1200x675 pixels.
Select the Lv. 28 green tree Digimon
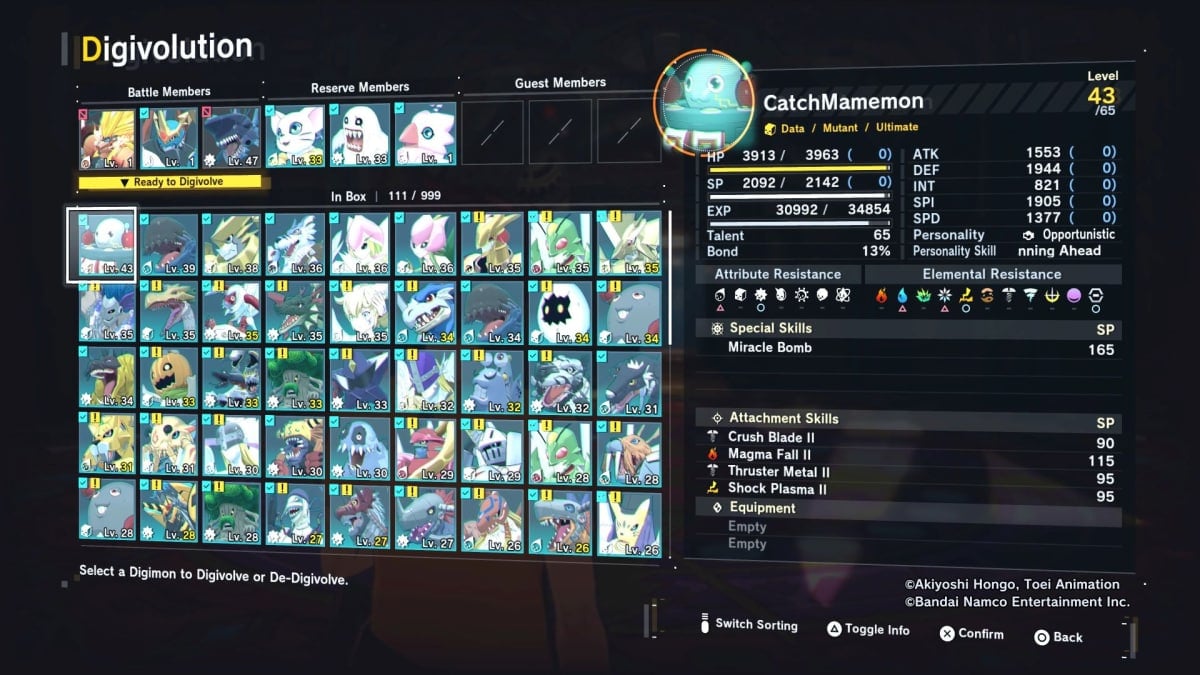click(x=231, y=514)
